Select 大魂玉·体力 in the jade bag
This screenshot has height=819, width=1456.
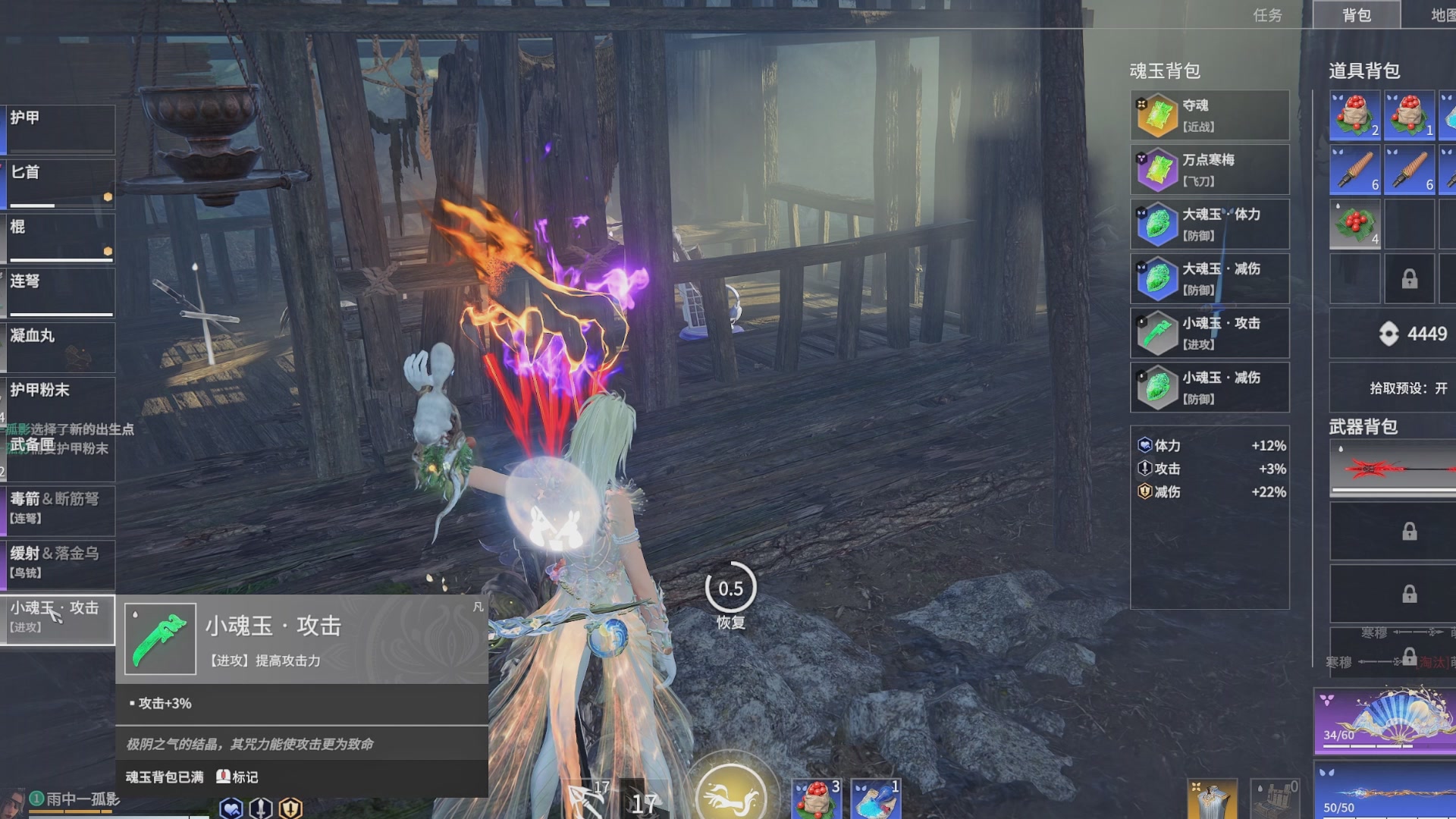(1210, 224)
